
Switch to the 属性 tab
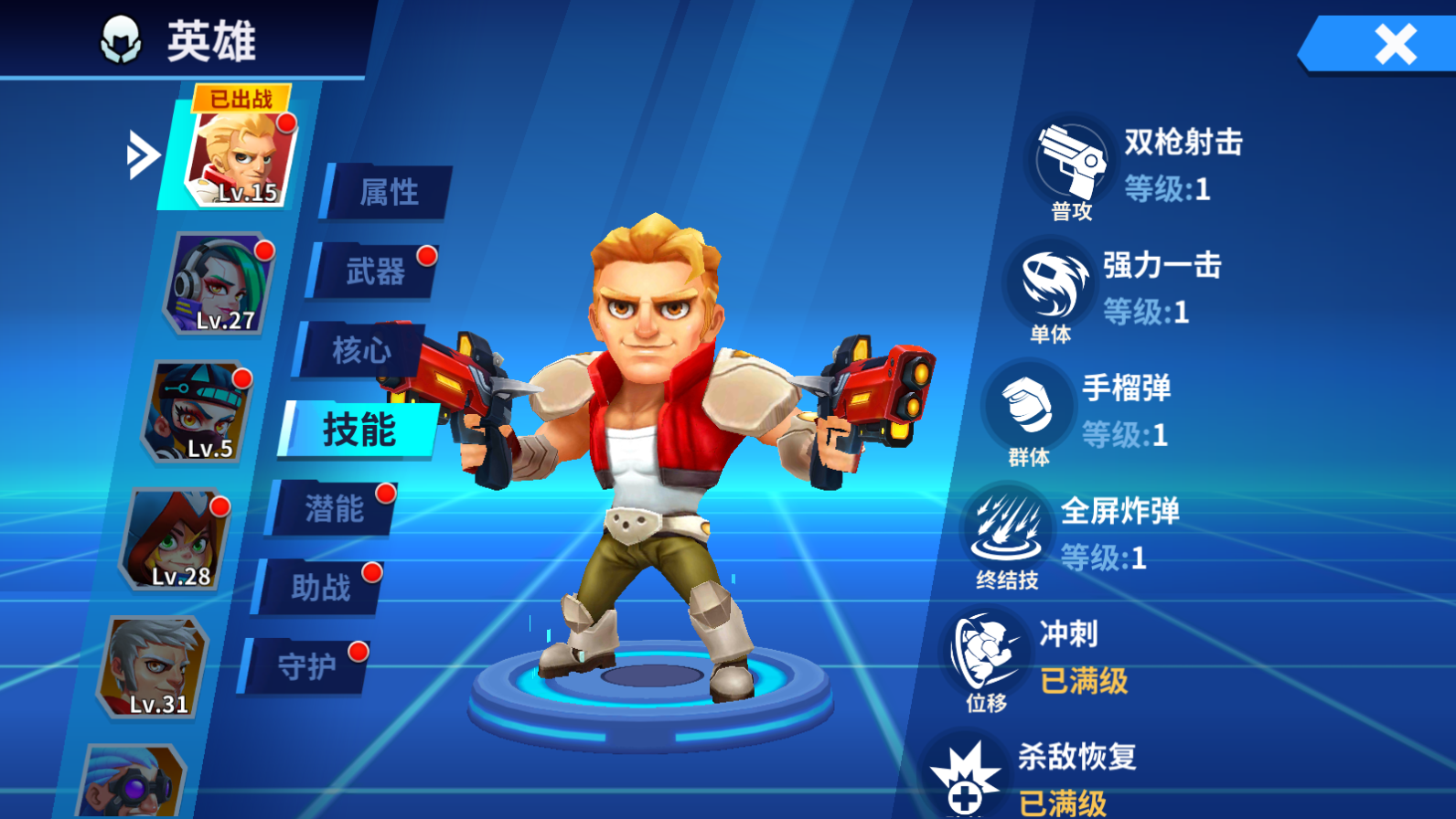click(x=388, y=192)
